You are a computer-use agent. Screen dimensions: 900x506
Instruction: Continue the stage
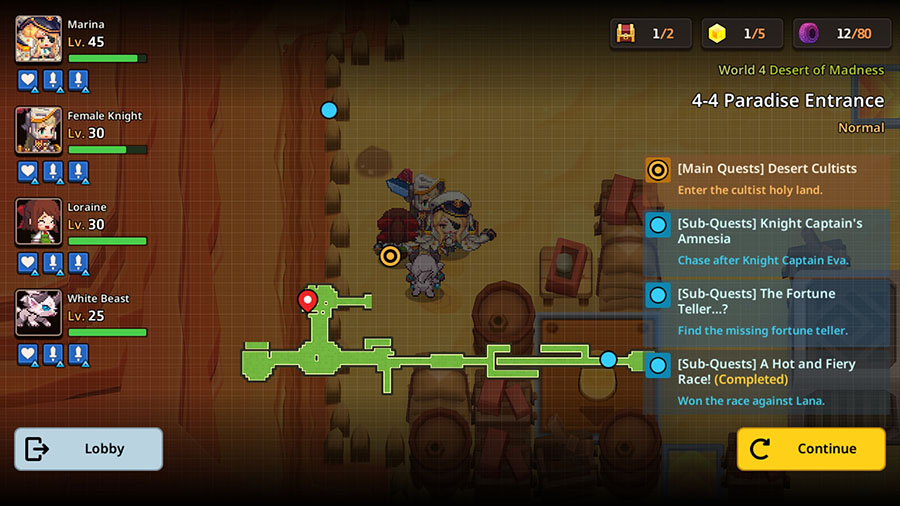811,449
